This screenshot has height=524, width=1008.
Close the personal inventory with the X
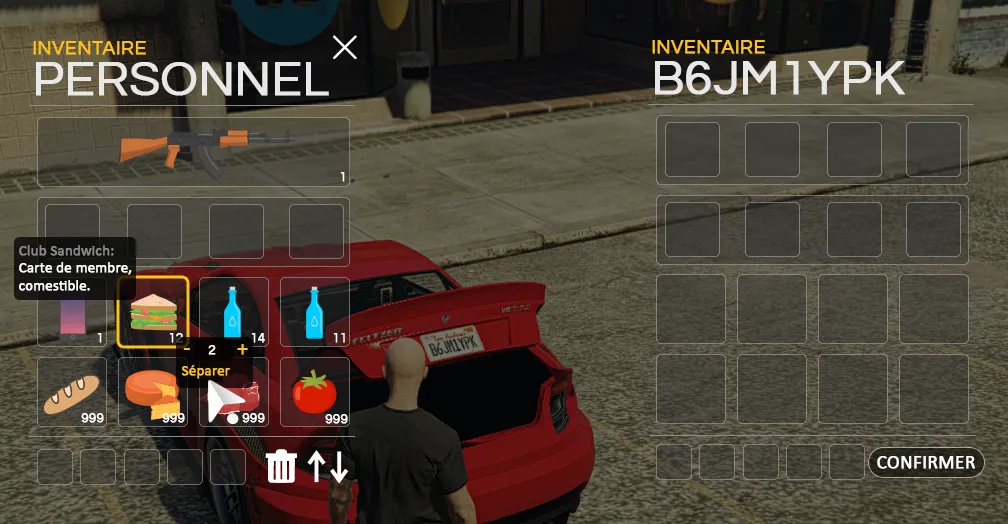click(x=345, y=47)
